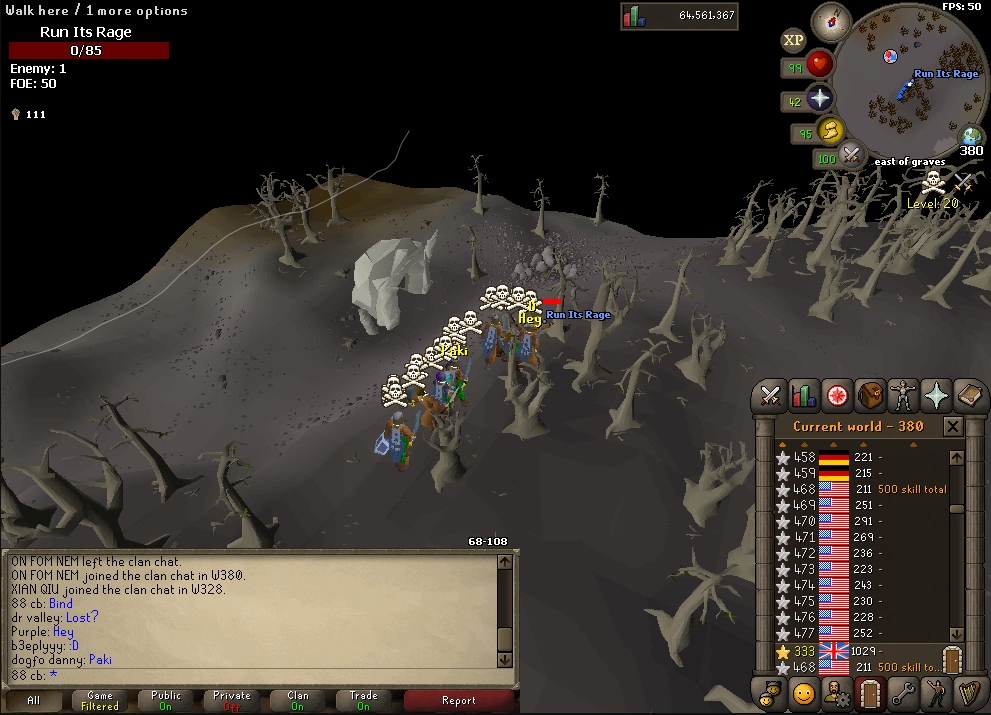Open the world map globe icon
The height and width of the screenshot is (715, 991).
coord(971,138)
